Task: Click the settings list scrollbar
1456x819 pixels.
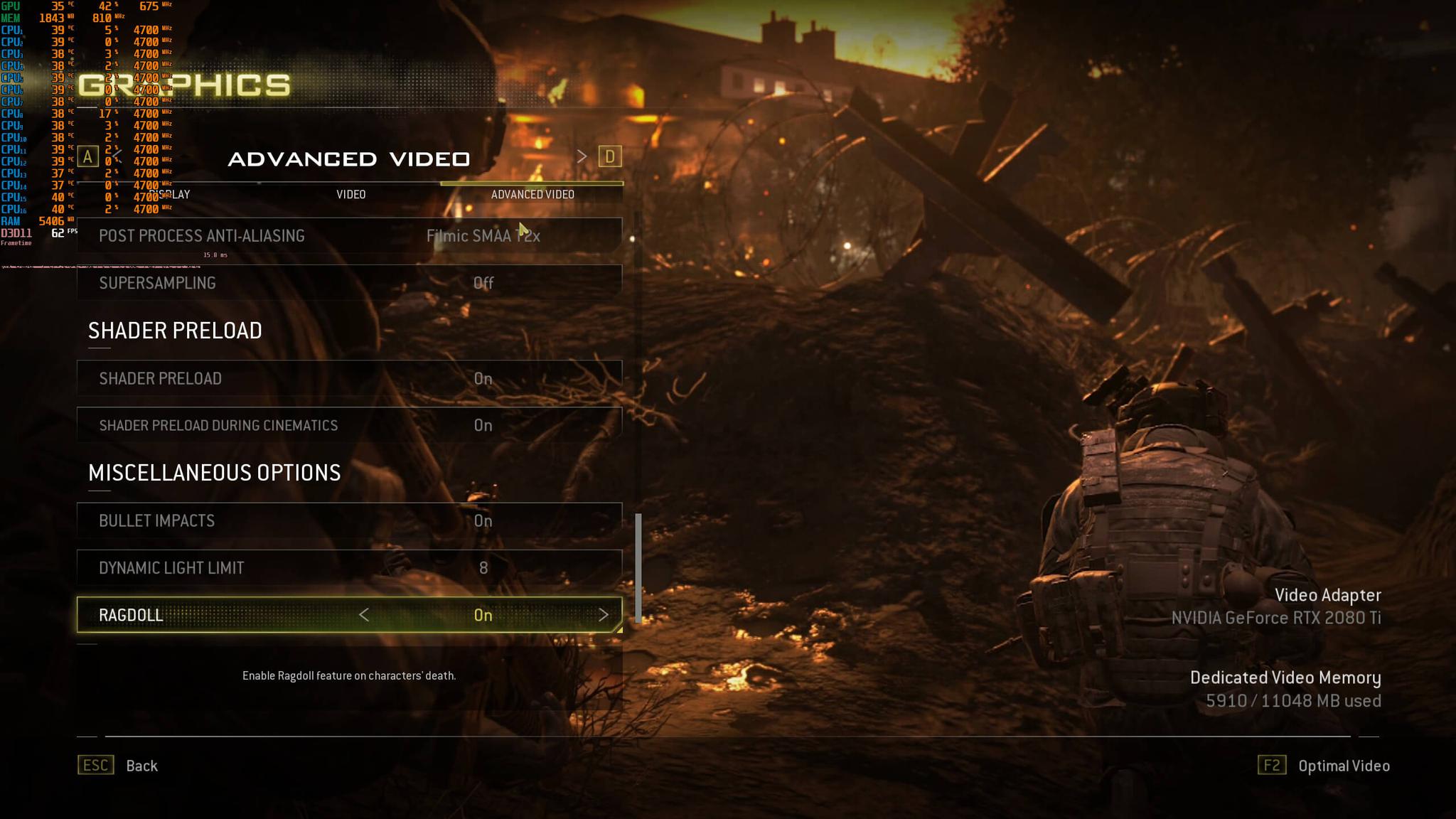Action: (x=638, y=567)
